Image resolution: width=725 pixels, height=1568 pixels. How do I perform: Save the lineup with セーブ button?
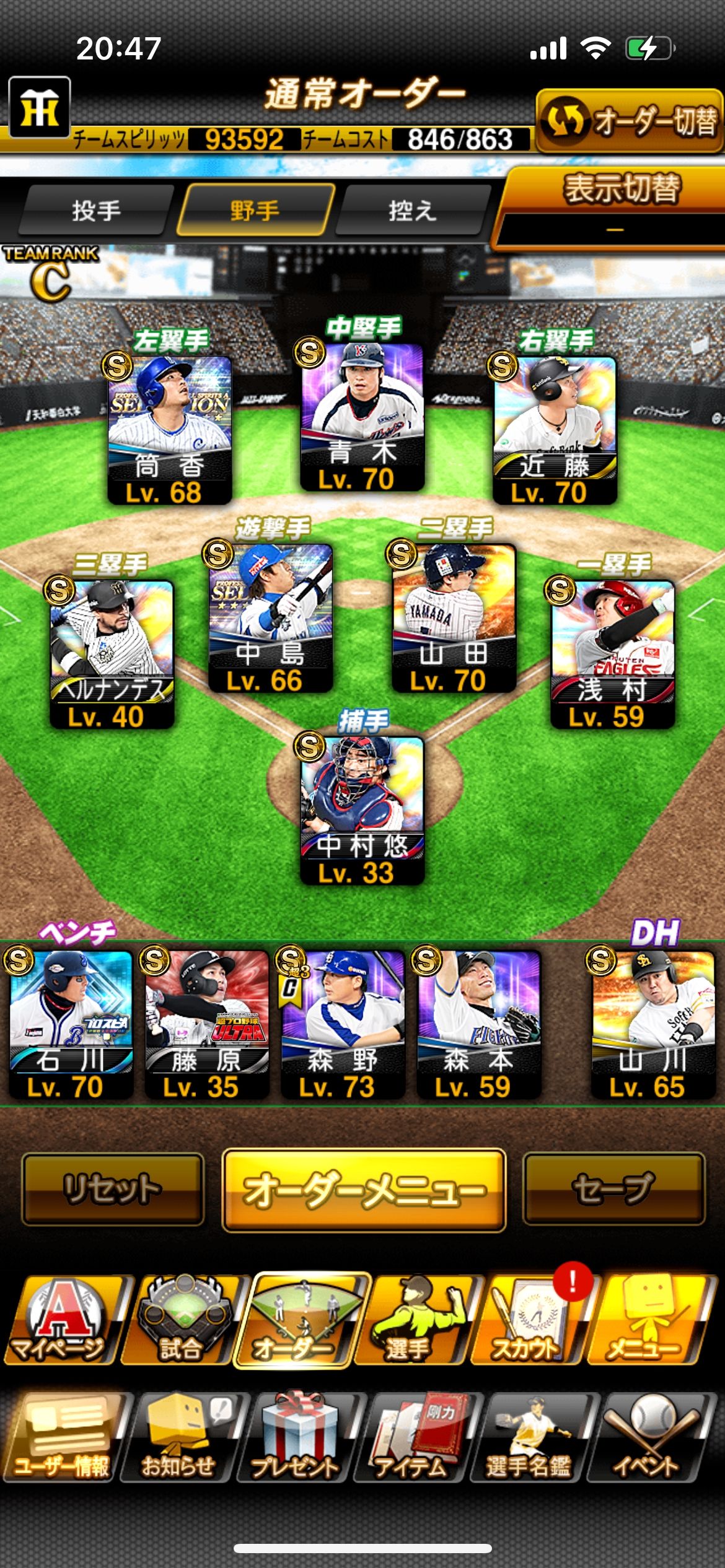coord(614,1189)
